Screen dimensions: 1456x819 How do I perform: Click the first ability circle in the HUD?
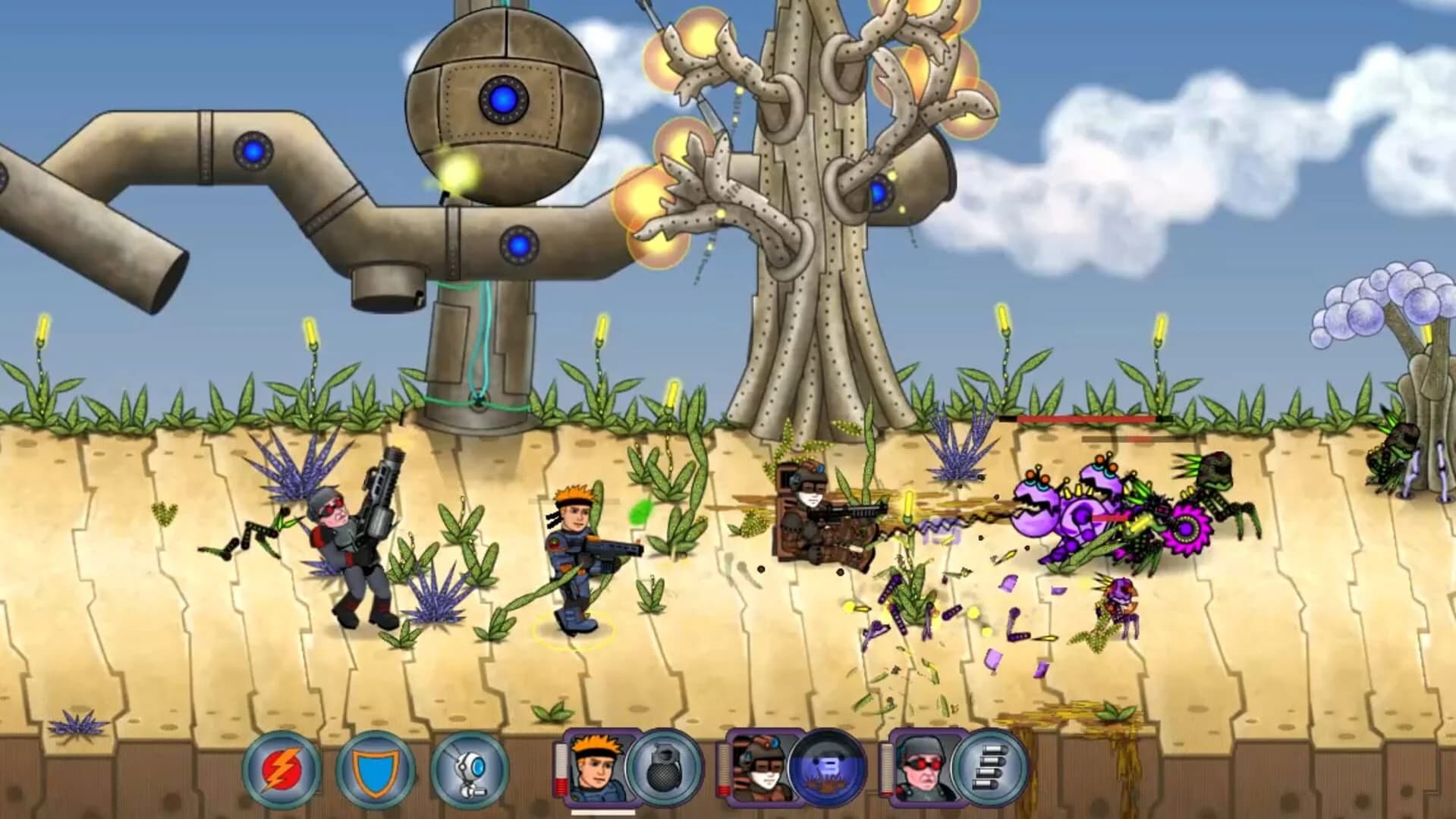pos(285,767)
